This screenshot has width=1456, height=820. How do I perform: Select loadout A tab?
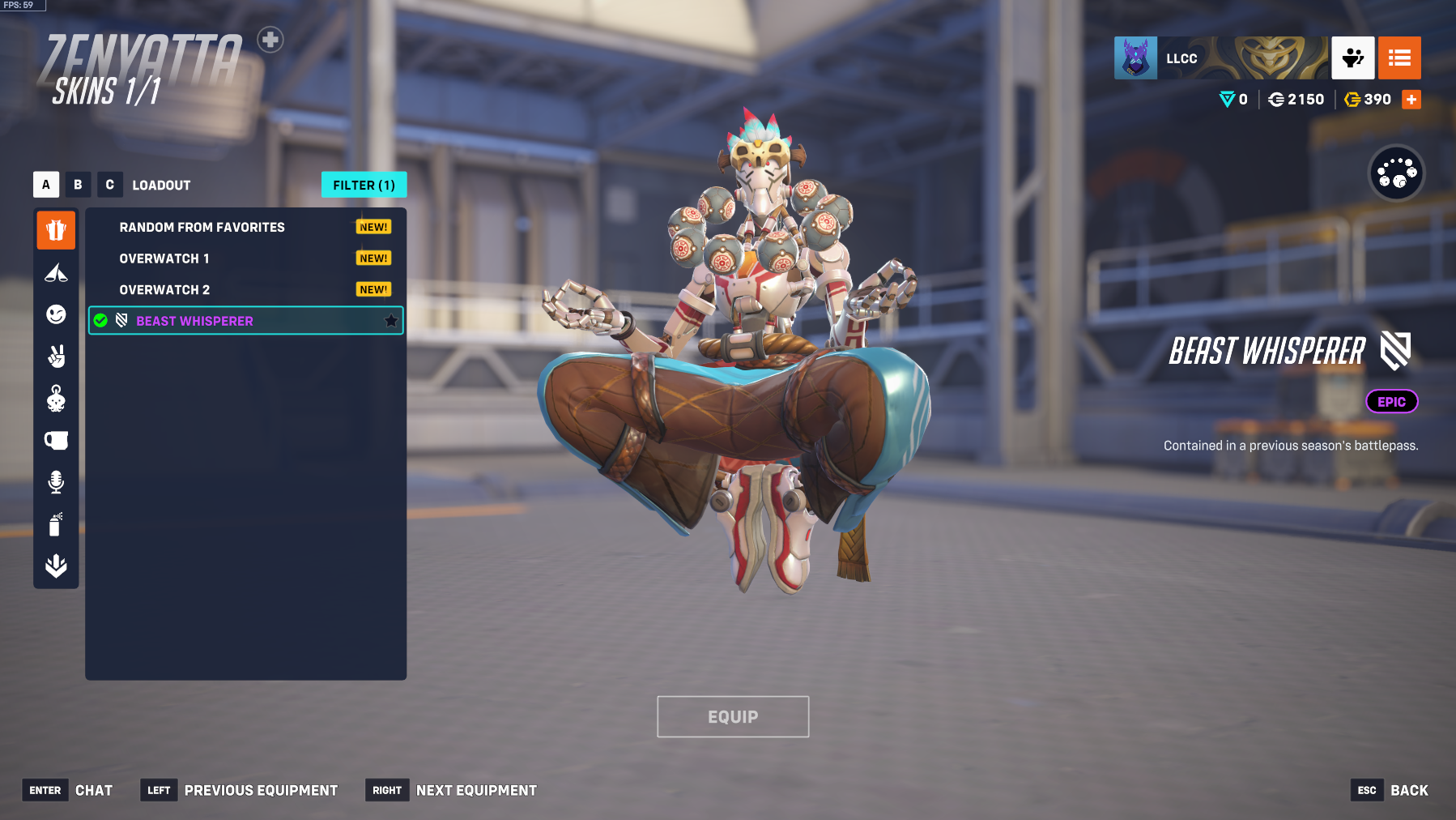[46, 185]
